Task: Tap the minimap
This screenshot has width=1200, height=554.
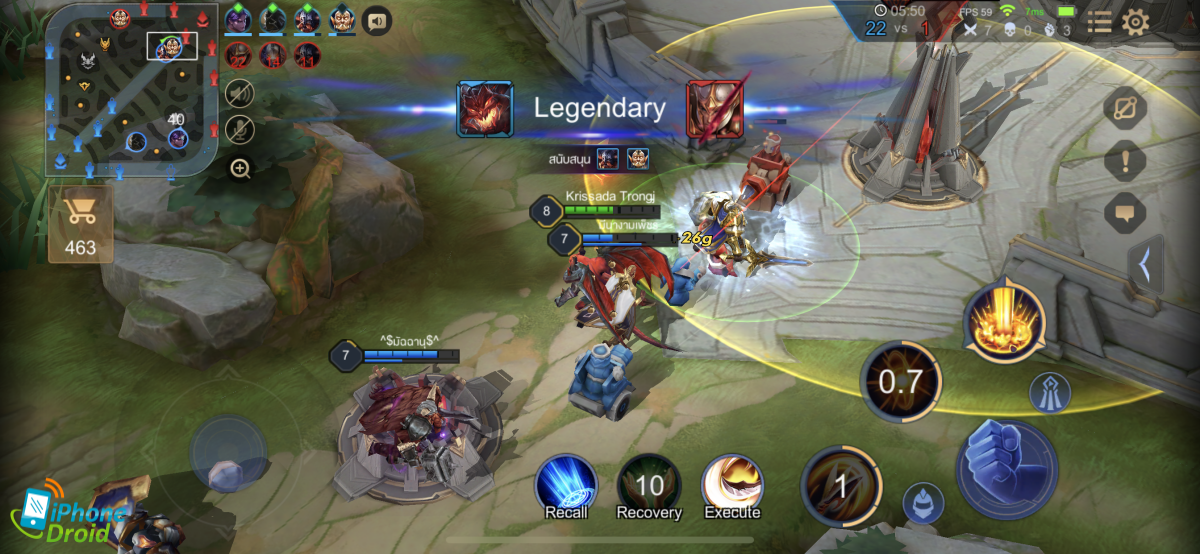Action: (x=130, y=92)
